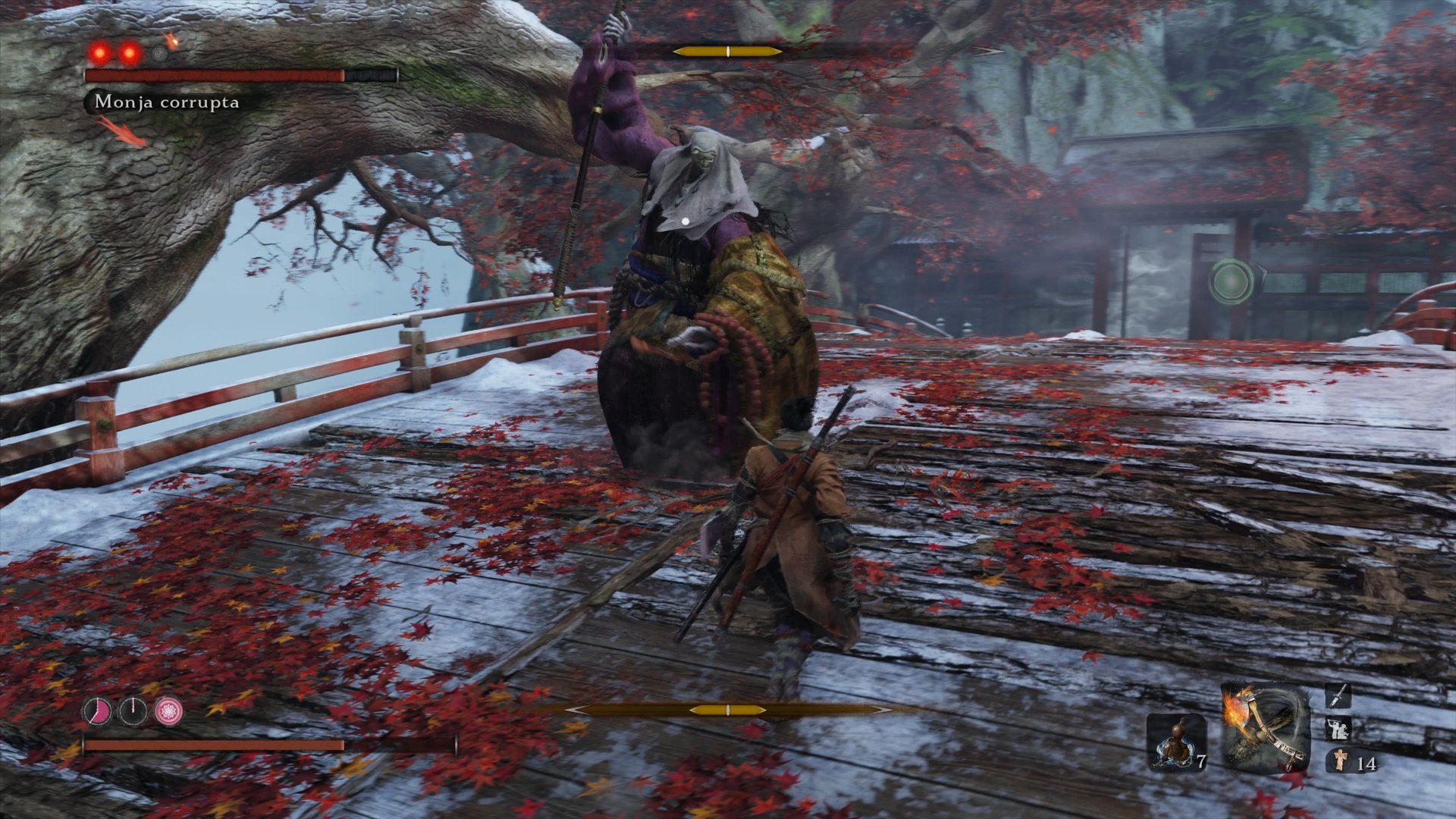Click the red boss health bar
1456x819 pixels.
212,76
